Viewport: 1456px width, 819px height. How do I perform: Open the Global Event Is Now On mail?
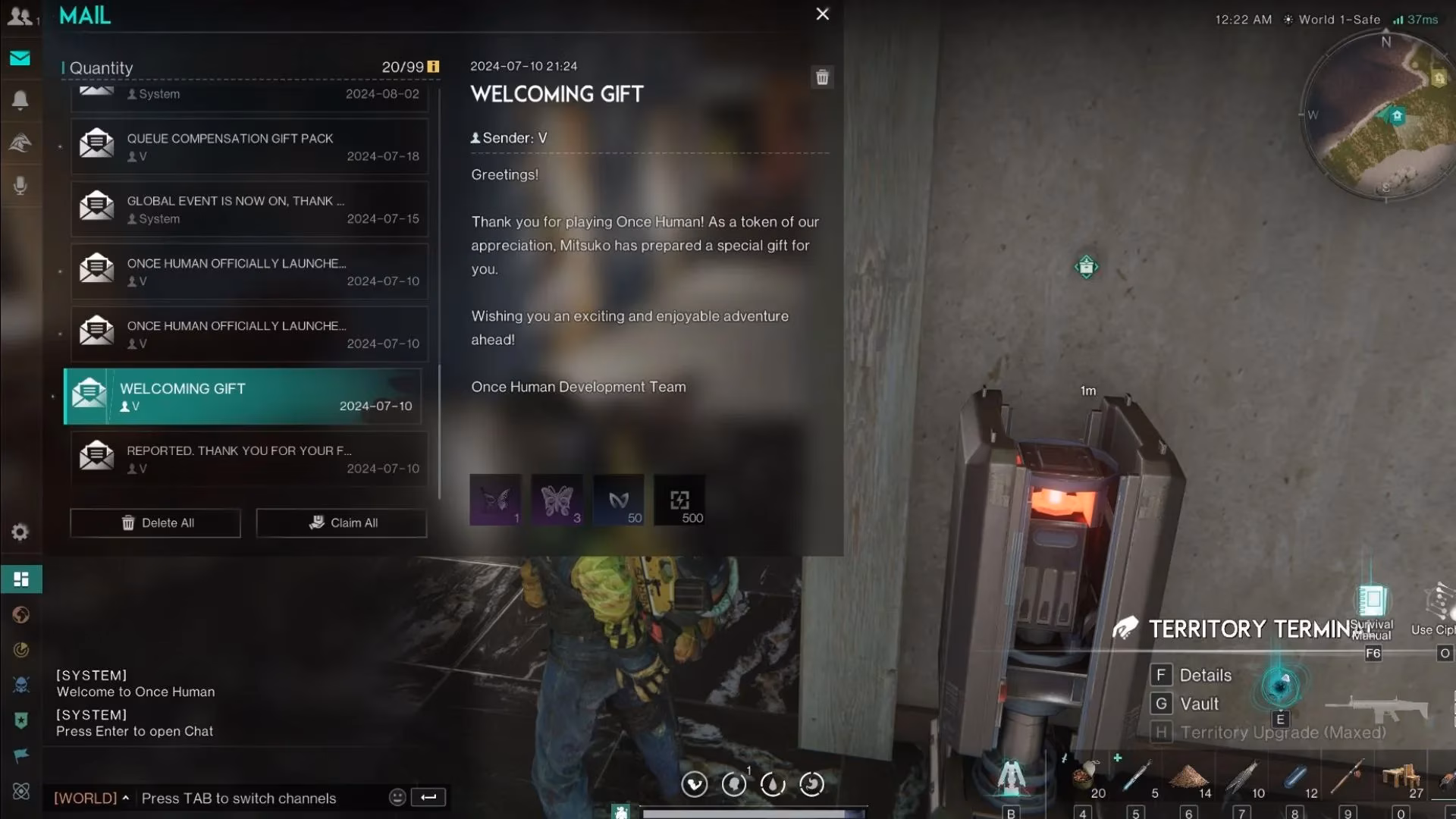click(x=249, y=209)
